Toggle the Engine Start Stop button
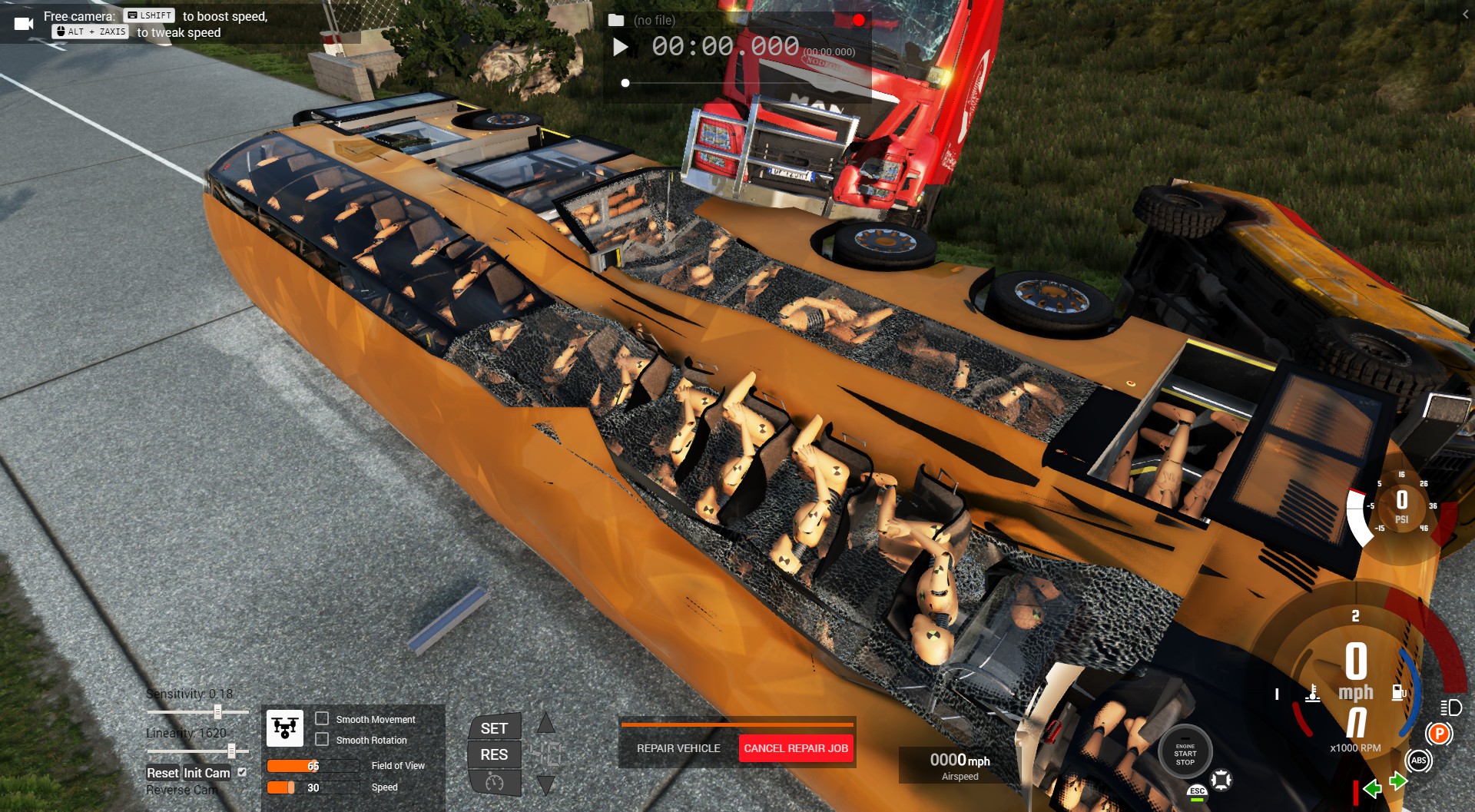1475x812 pixels. coord(1185,754)
